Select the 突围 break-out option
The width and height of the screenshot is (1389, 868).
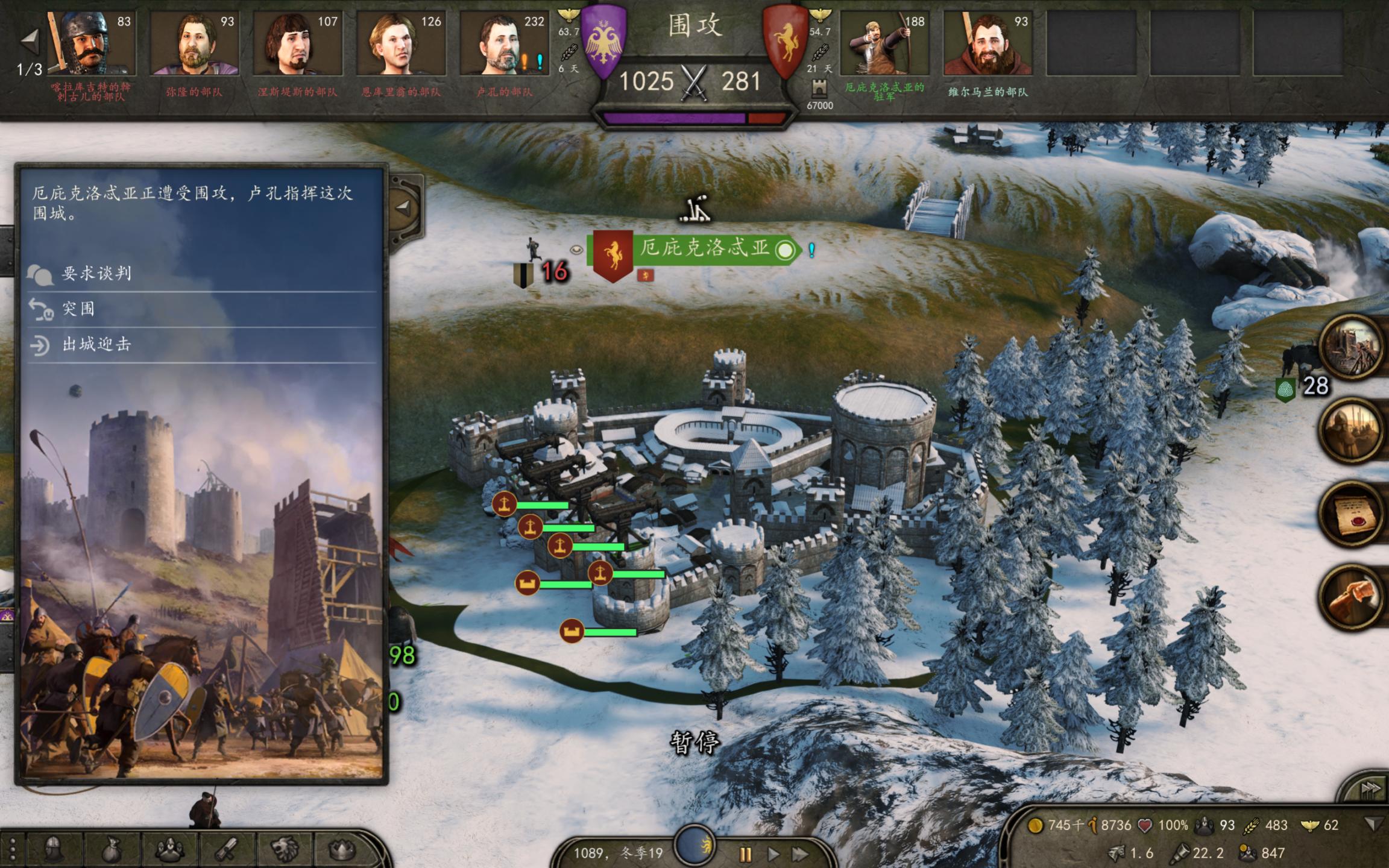(x=78, y=309)
